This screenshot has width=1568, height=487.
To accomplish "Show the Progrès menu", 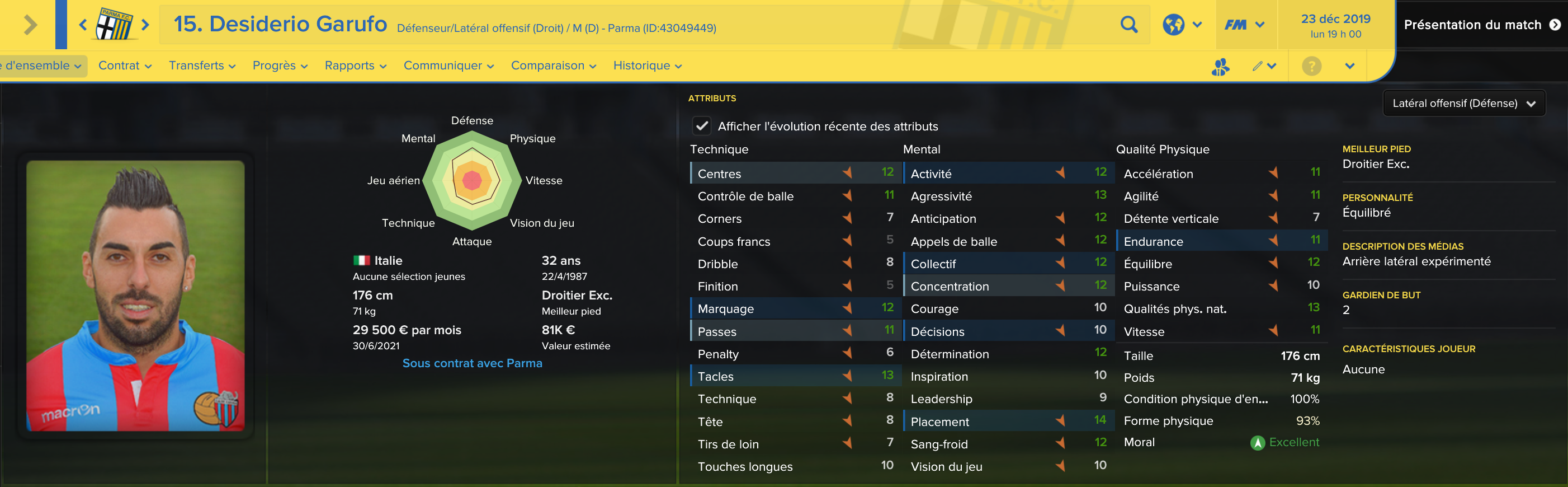I will pos(280,66).
